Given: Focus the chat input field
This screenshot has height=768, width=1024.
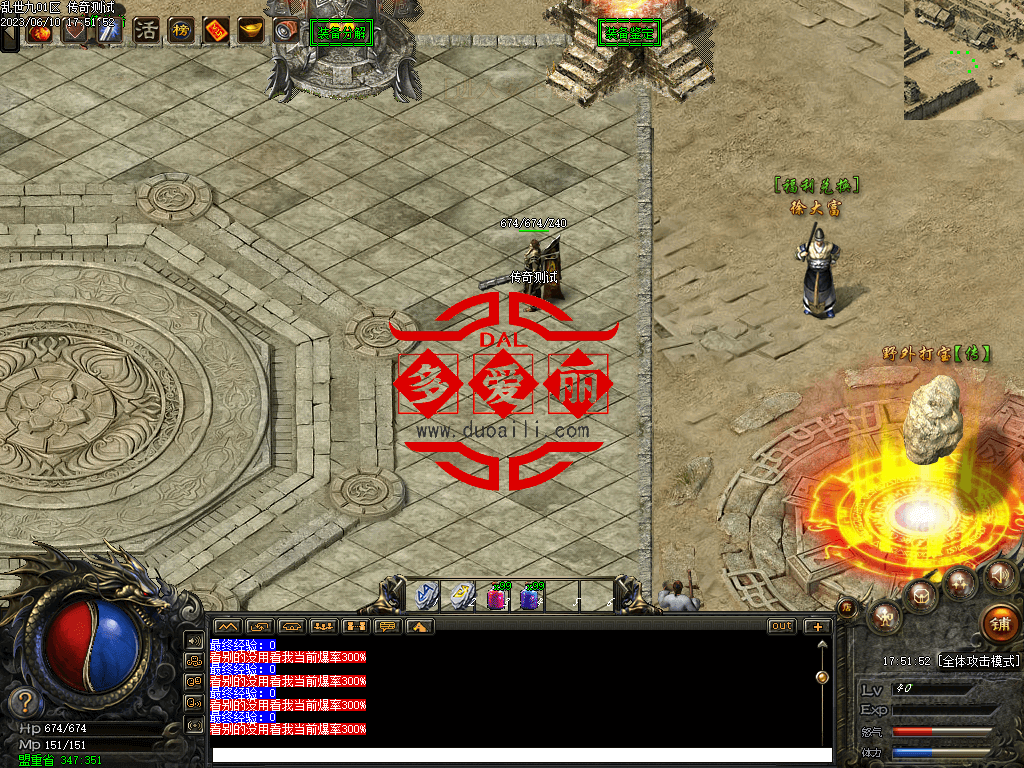Looking at the screenshot, I should [520, 755].
